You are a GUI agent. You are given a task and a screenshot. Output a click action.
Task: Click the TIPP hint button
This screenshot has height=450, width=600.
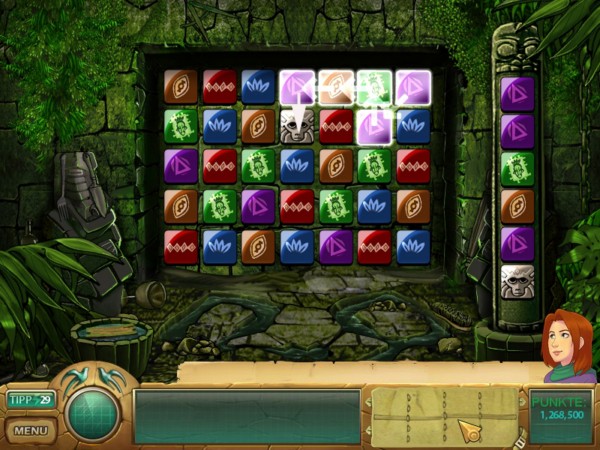(x=31, y=400)
